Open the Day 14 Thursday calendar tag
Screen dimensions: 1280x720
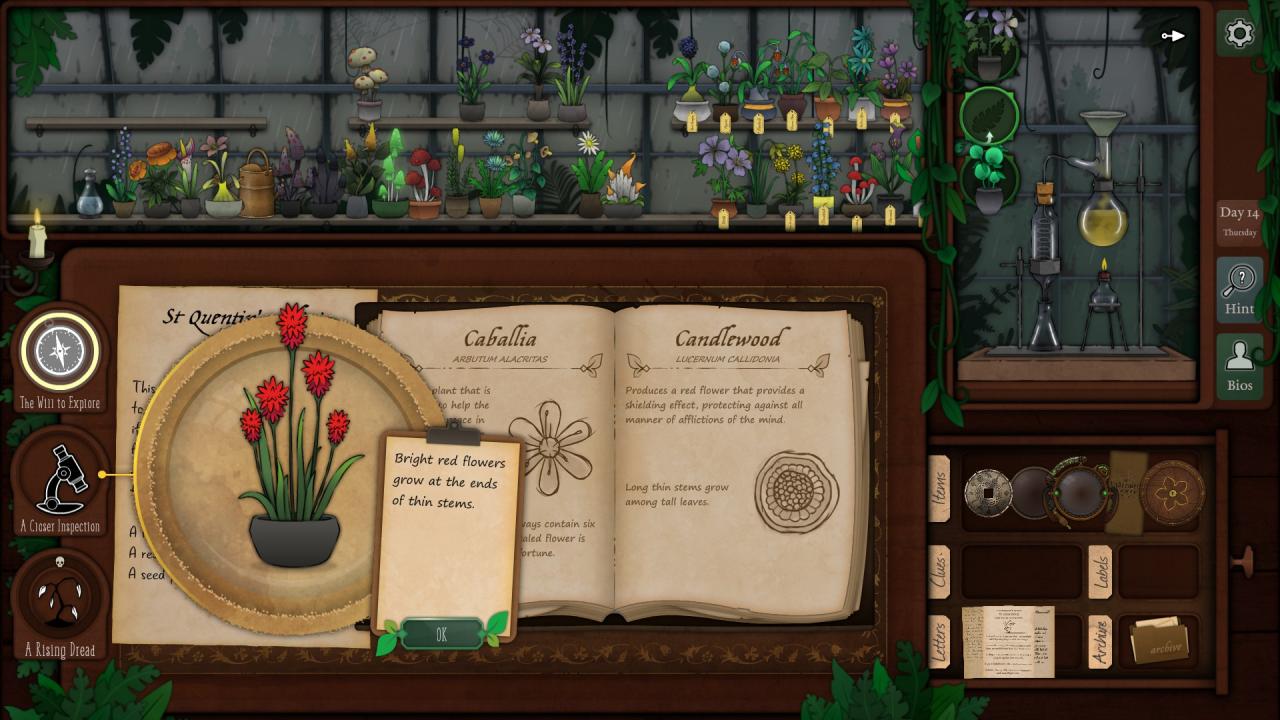[1239, 221]
